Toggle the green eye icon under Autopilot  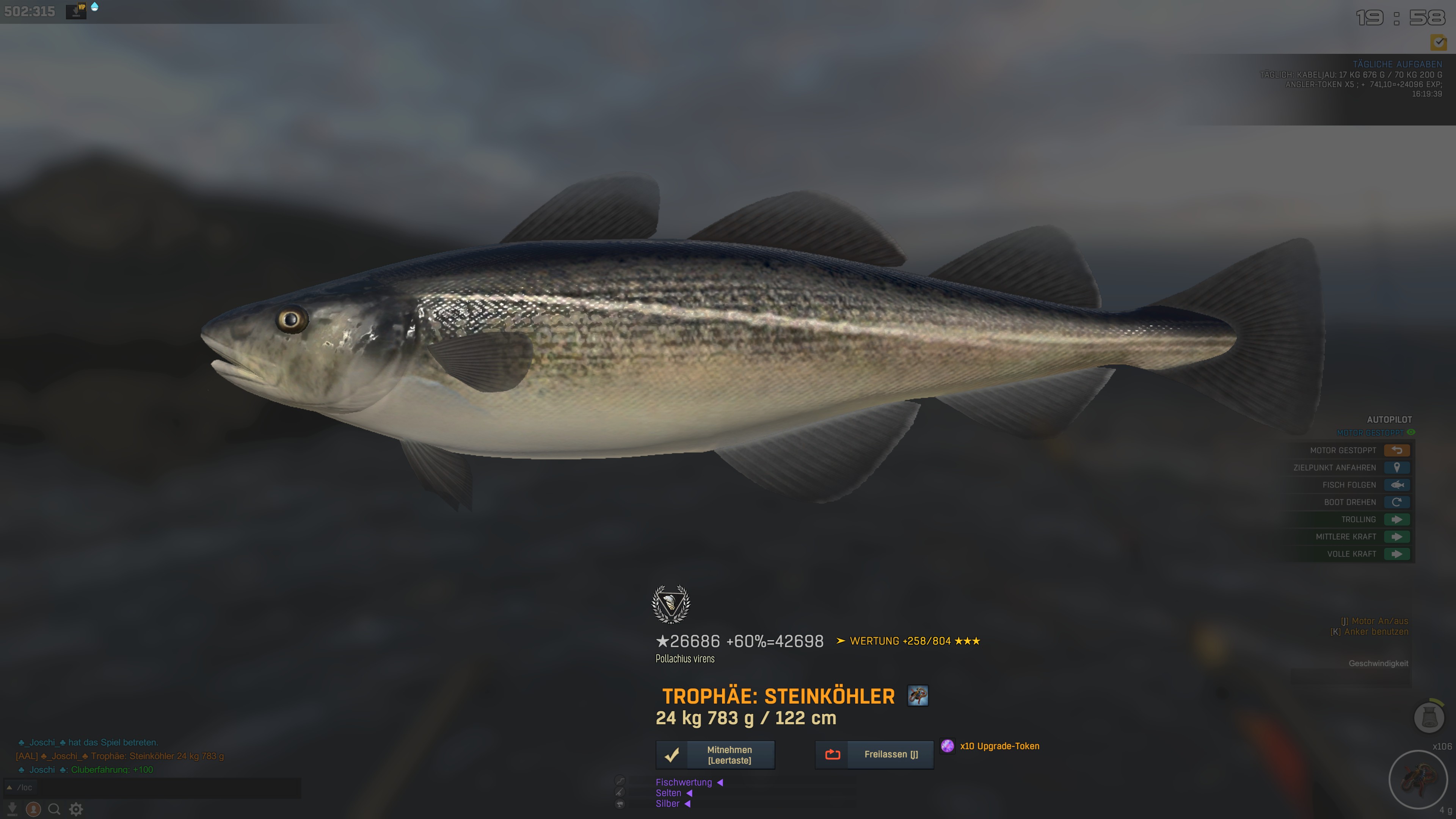point(1411,432)
